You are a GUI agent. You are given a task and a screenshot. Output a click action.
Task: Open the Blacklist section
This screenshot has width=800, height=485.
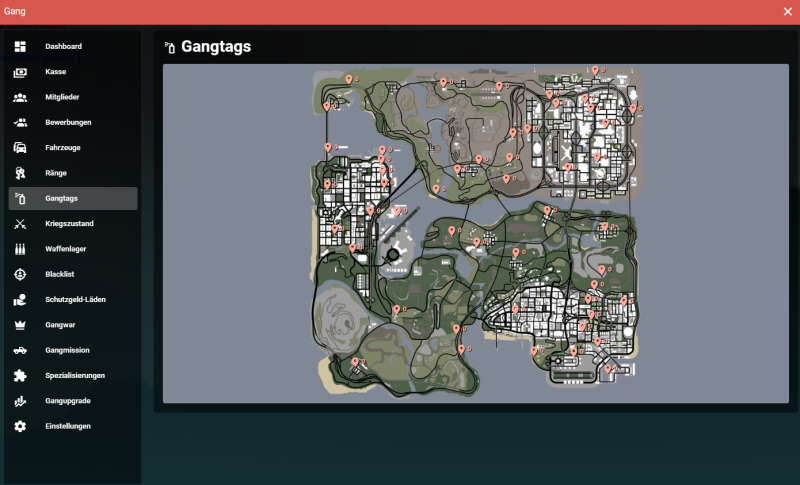pos(60,274)
